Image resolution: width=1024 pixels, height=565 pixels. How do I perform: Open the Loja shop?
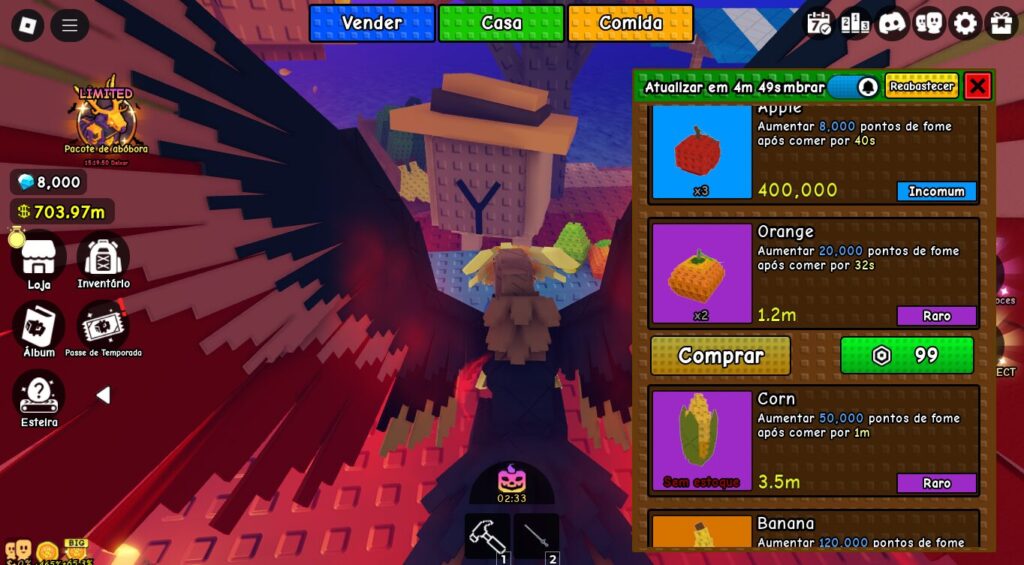[x=38, y=258]
